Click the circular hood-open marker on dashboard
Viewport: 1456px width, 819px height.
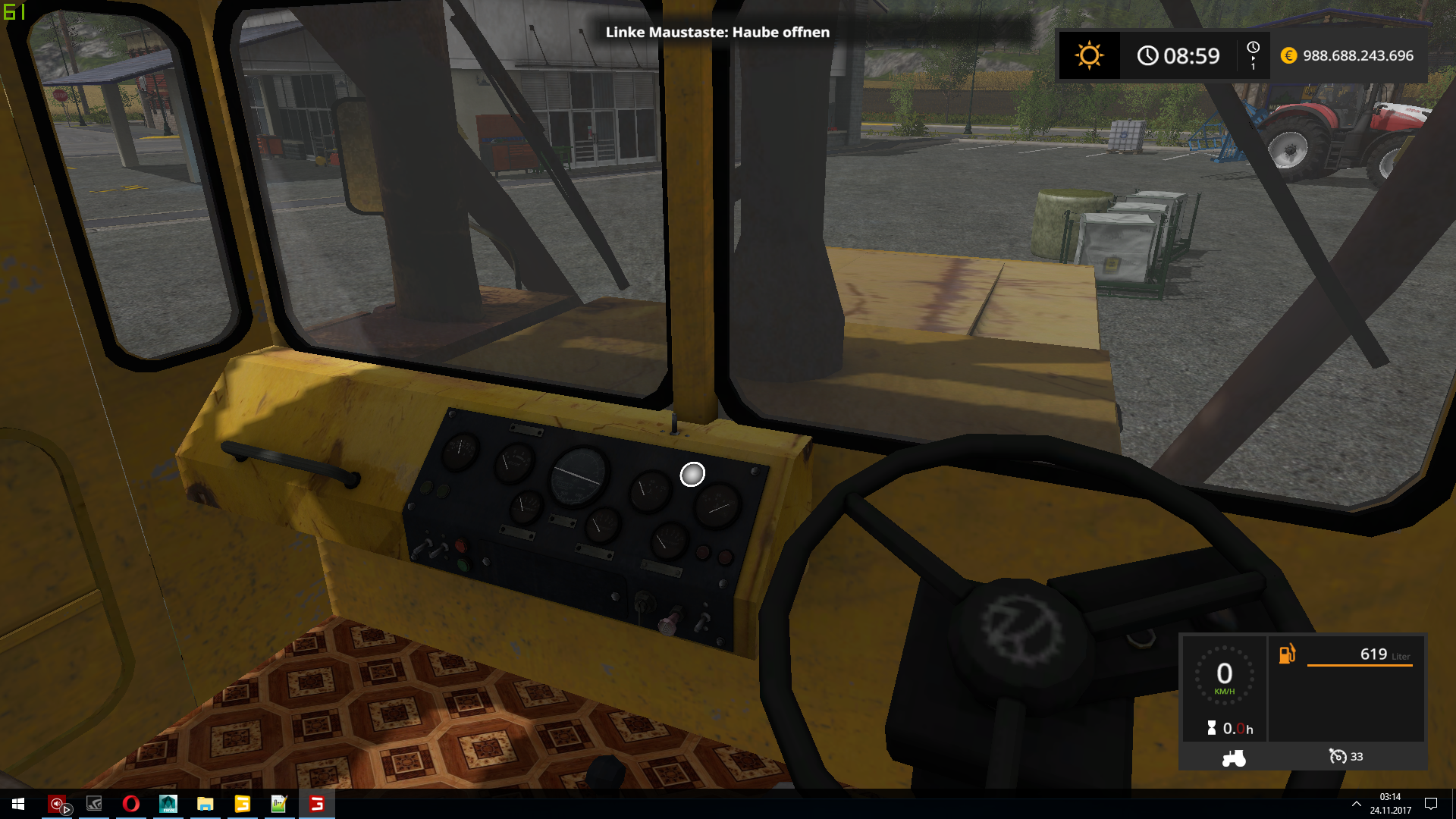click(x=692, y=475)
